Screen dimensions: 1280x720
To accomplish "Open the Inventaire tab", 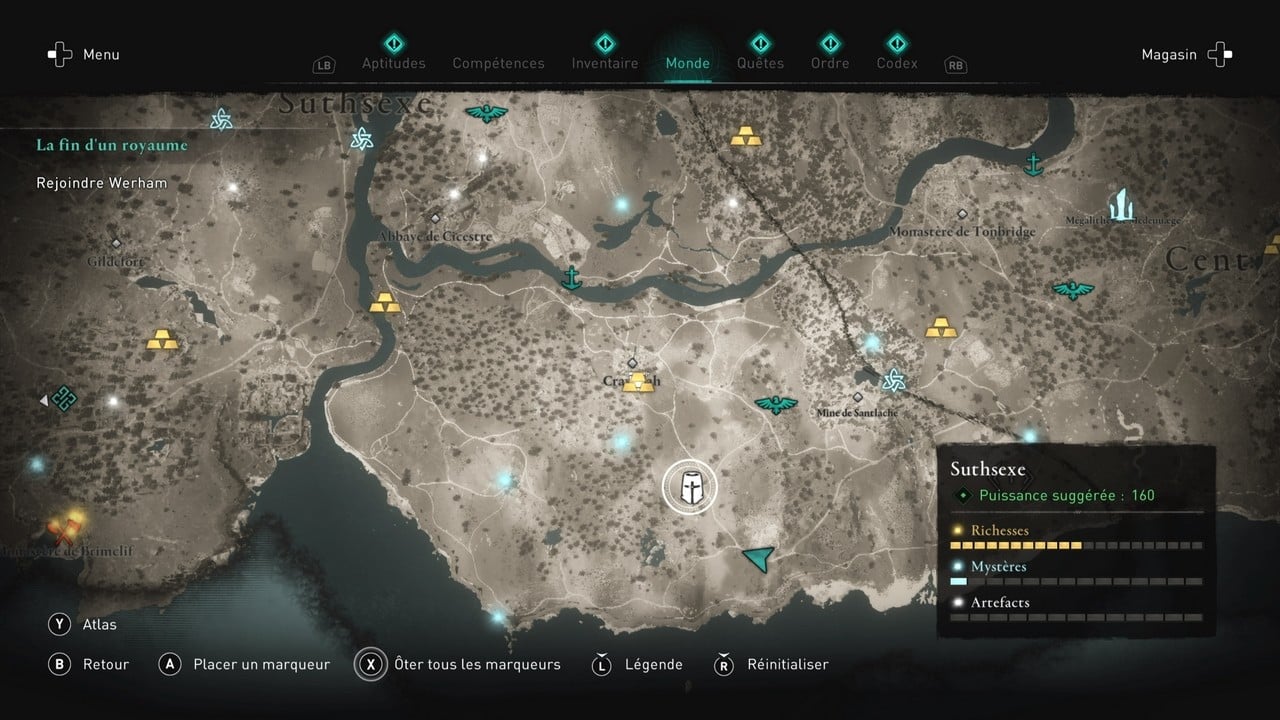I will [x=604, y=62].
